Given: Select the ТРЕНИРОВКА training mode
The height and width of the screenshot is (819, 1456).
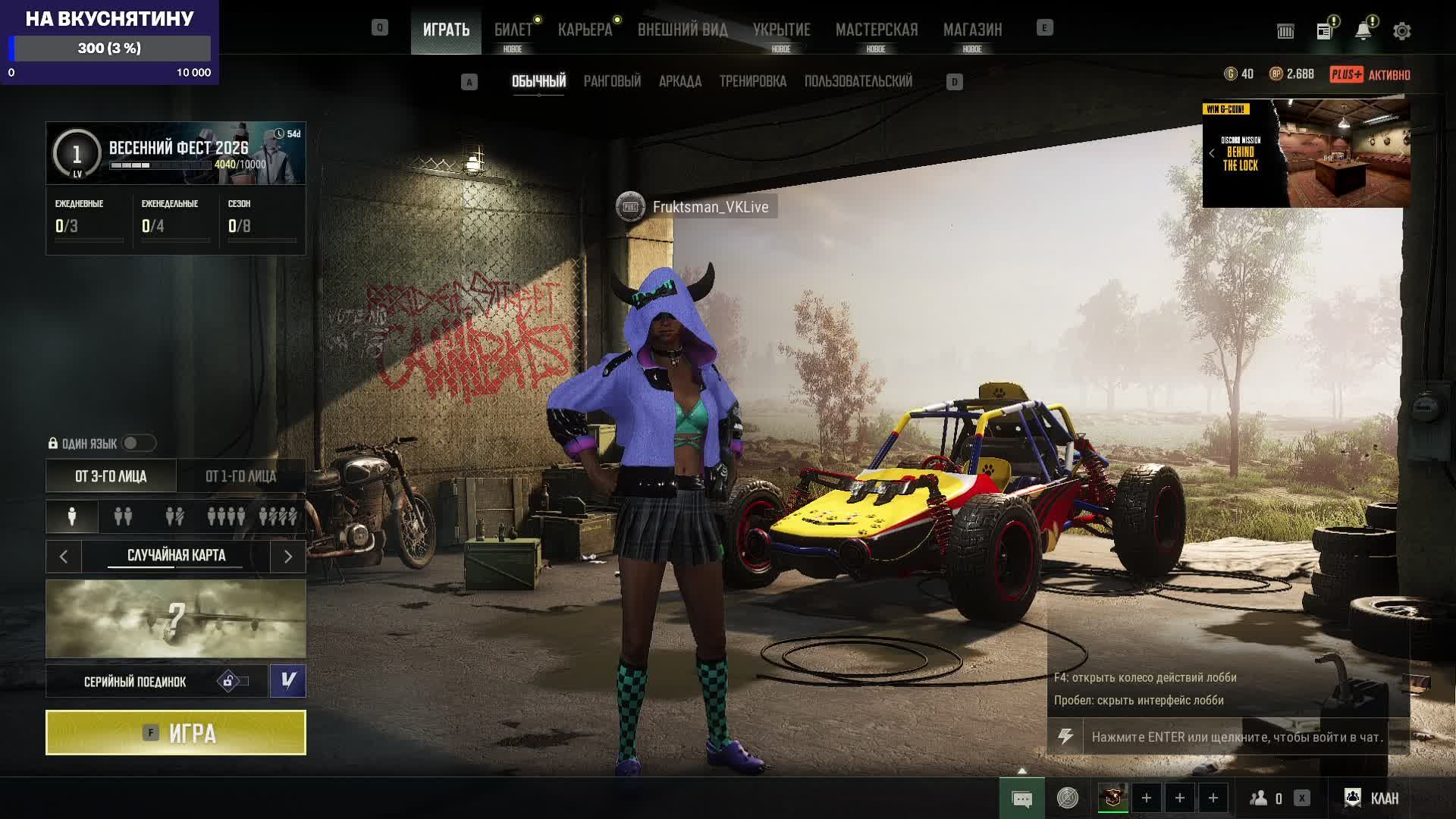Looking at the screenshot, I should point(752,81).
